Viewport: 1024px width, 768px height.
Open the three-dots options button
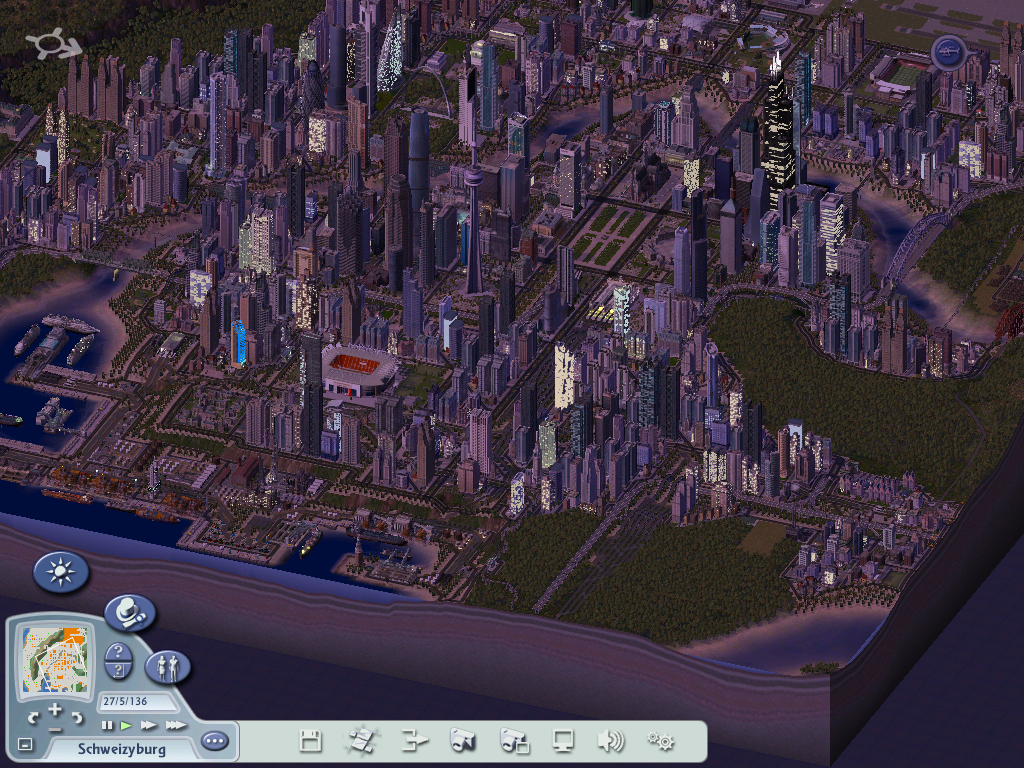(x=214, y=741)
